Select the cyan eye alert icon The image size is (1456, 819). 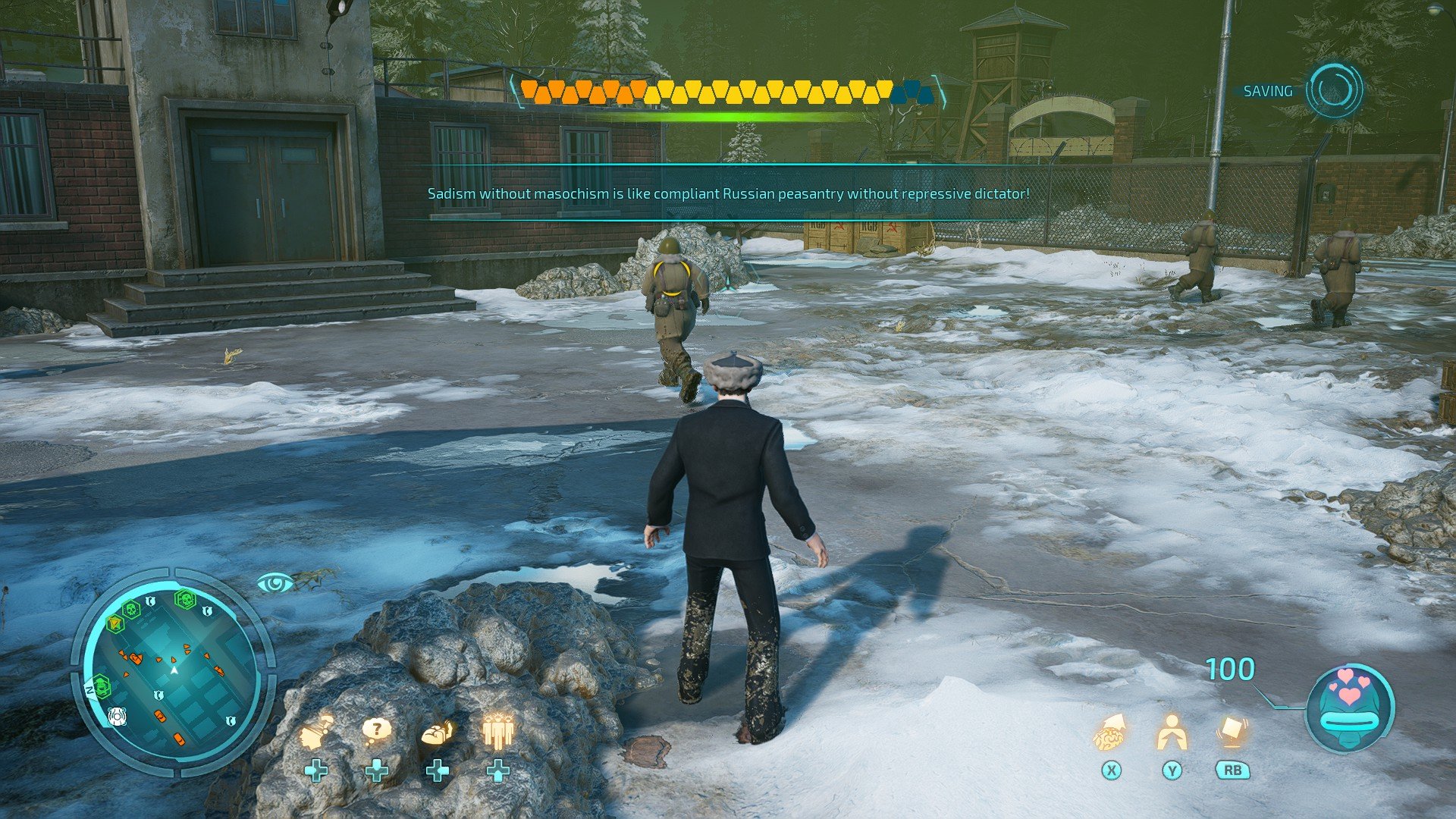pos(275,582)
